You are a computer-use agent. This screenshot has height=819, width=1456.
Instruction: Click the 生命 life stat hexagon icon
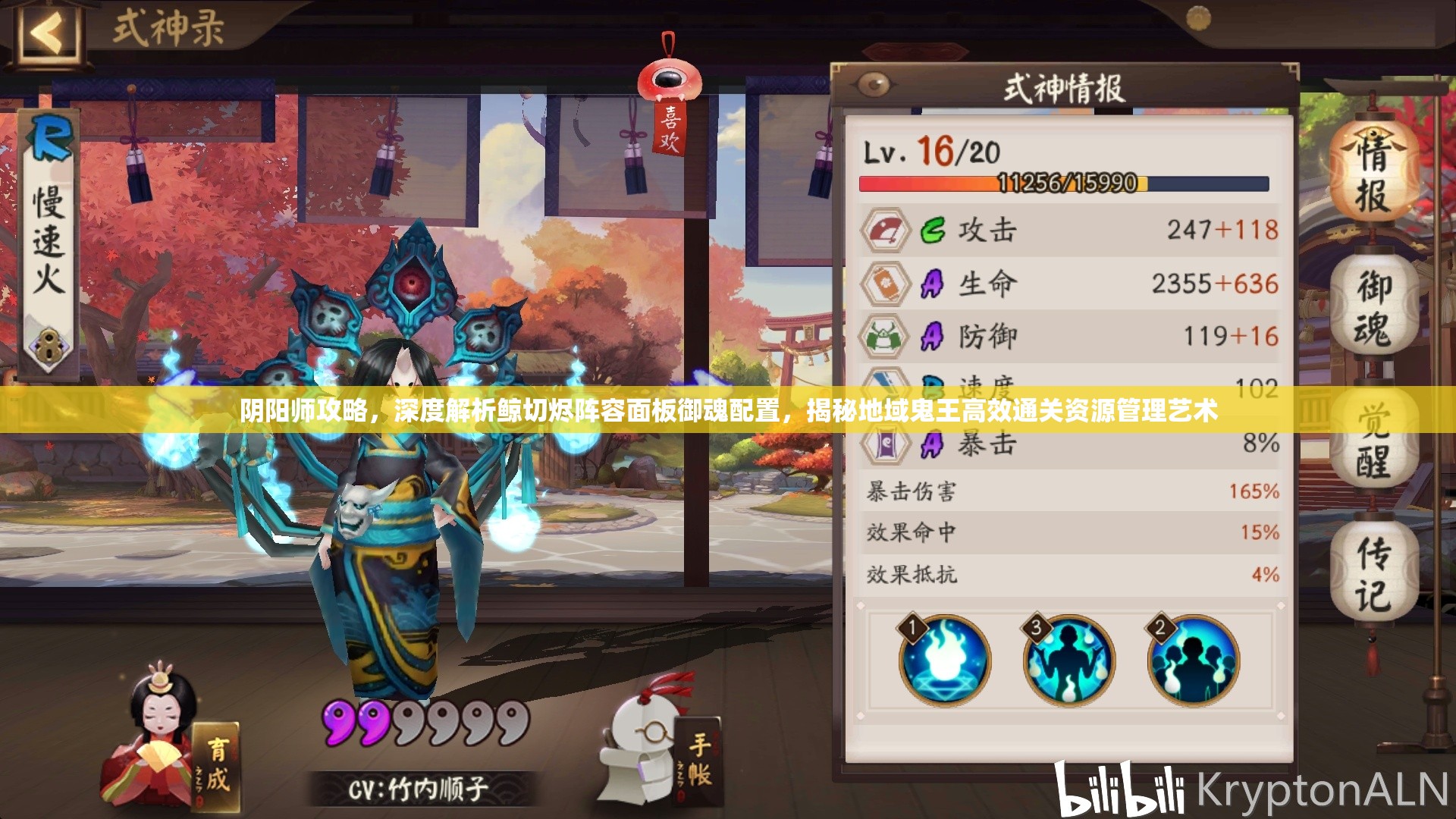click(886, 282)
